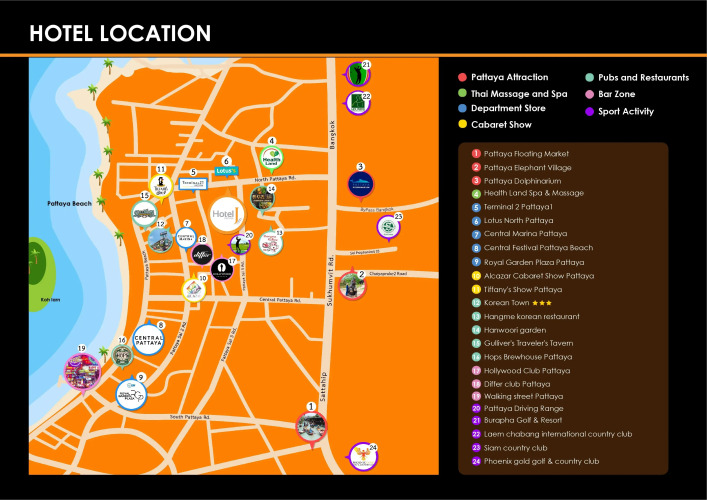
Task: Open the Health Land map marker
Action: (272, 158)
